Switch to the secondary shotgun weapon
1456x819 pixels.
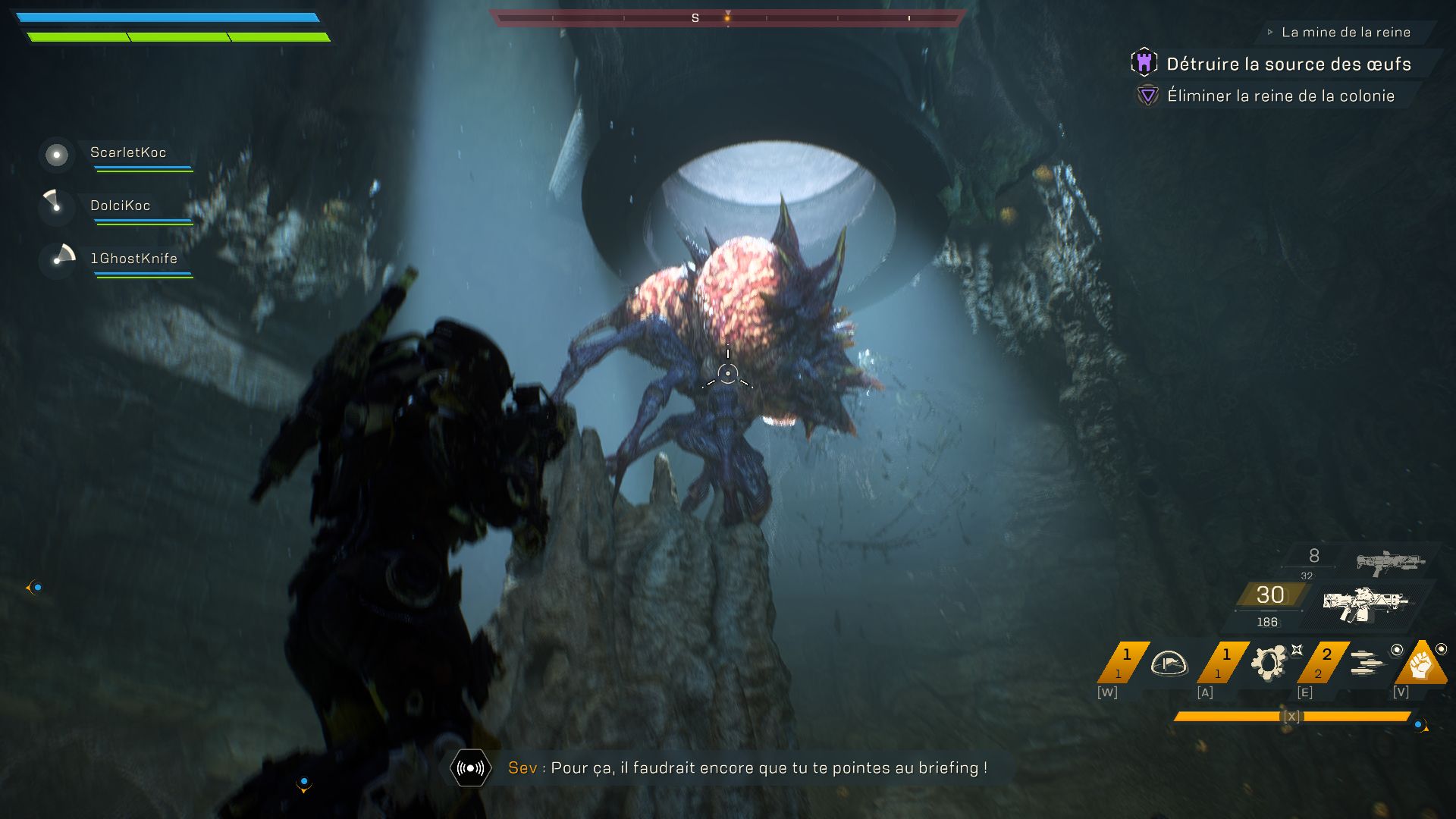point(1390,562)
